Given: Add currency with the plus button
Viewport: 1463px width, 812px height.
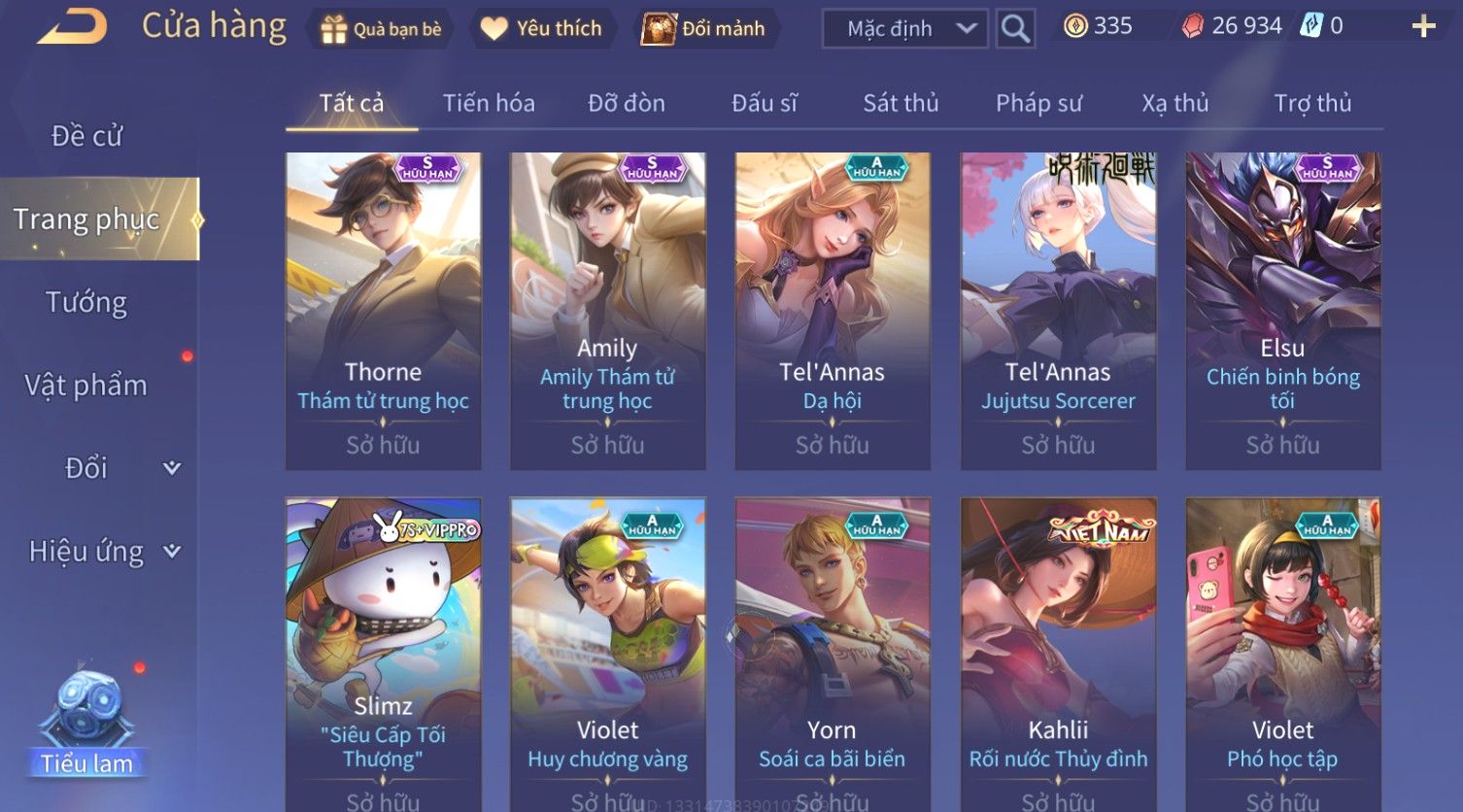Looking at the screenshot, I should (x=1423, y=26).
